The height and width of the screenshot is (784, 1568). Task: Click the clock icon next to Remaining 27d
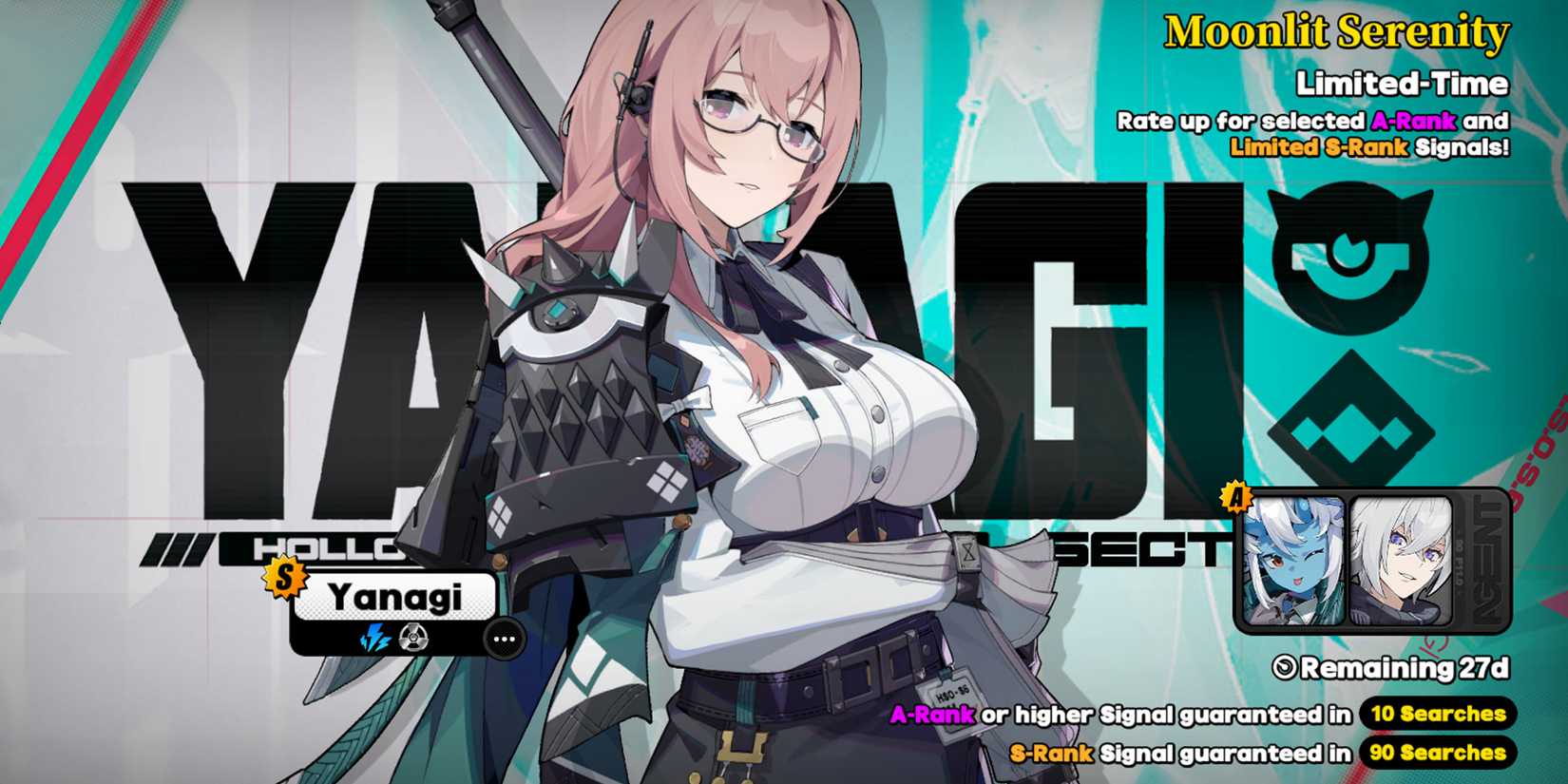[x=1287, y=668]
